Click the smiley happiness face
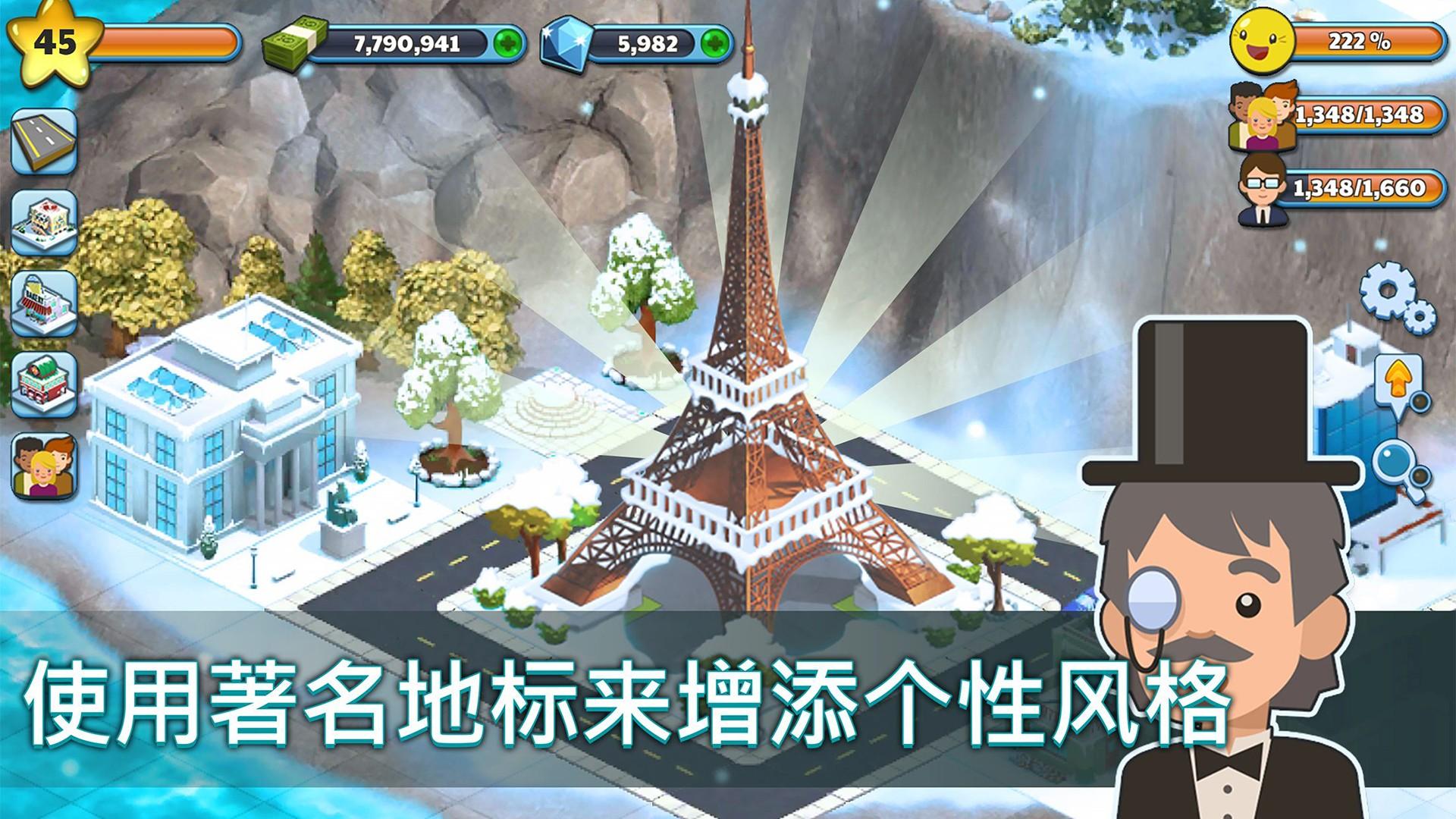 [x=1263, y=42]
